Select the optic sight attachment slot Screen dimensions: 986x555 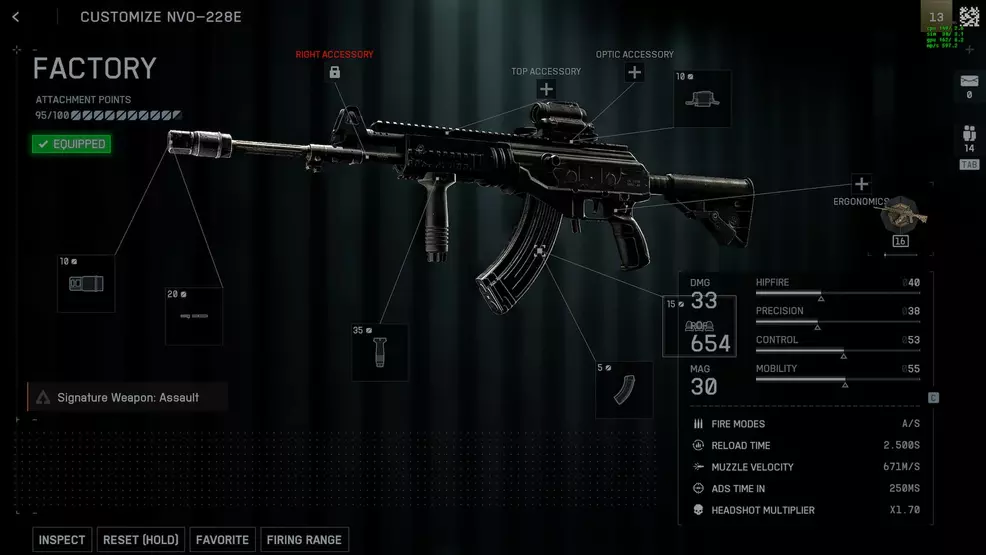tap(702, 99)
